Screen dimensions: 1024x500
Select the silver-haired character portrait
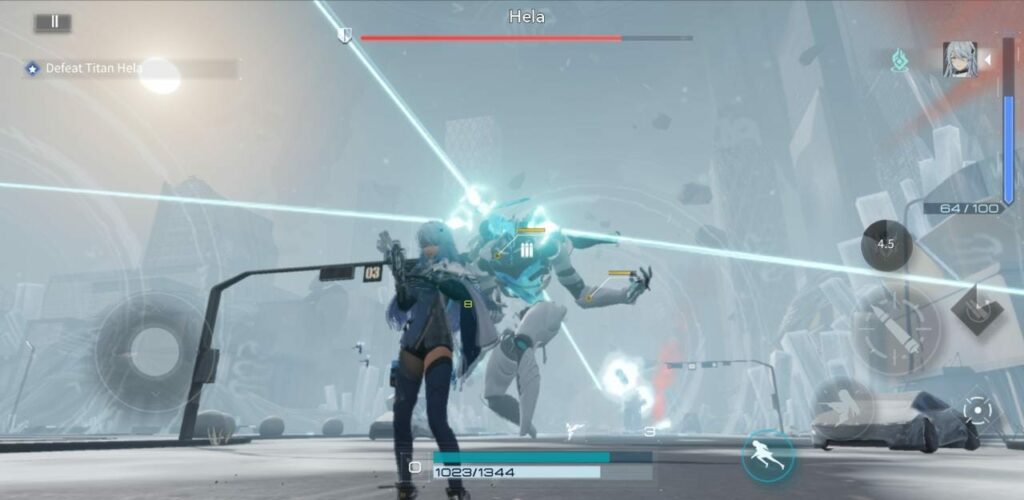pyautogui.click(x=959, y=59)
